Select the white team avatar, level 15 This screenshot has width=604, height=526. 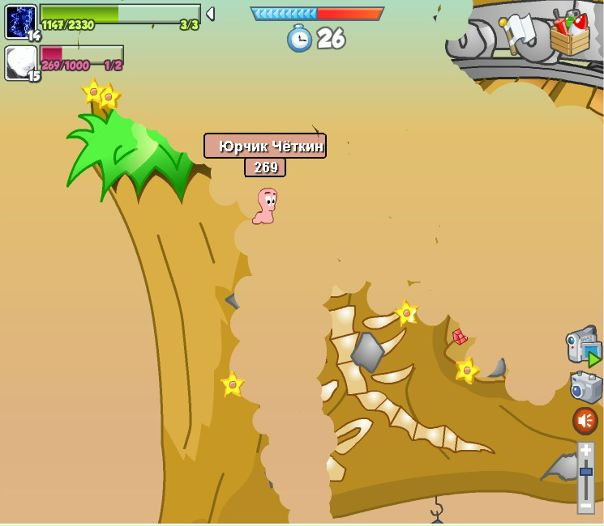(x=20, y=62)
